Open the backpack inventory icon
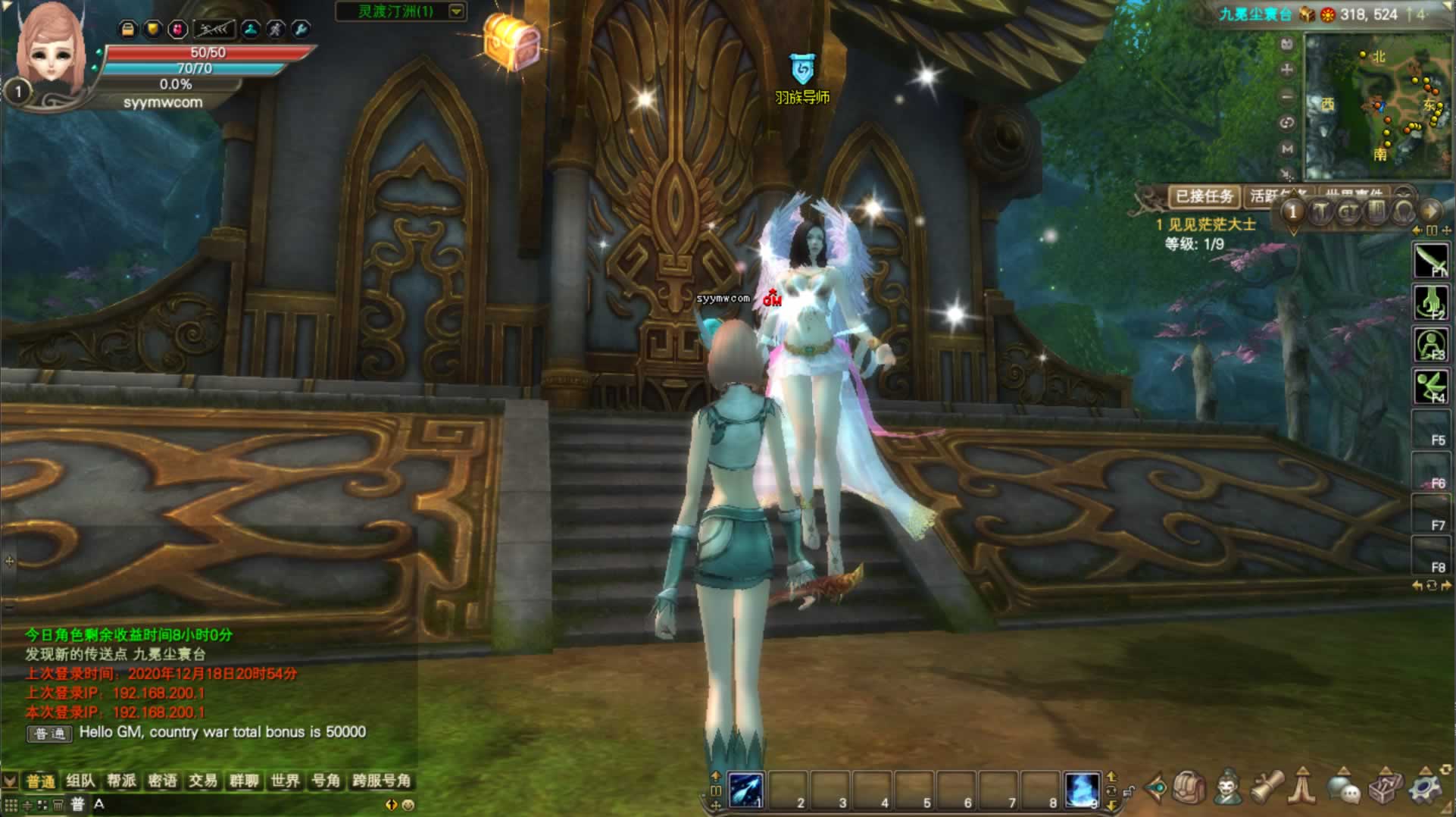The image size is (1456, 817). tap(1189, 788)
